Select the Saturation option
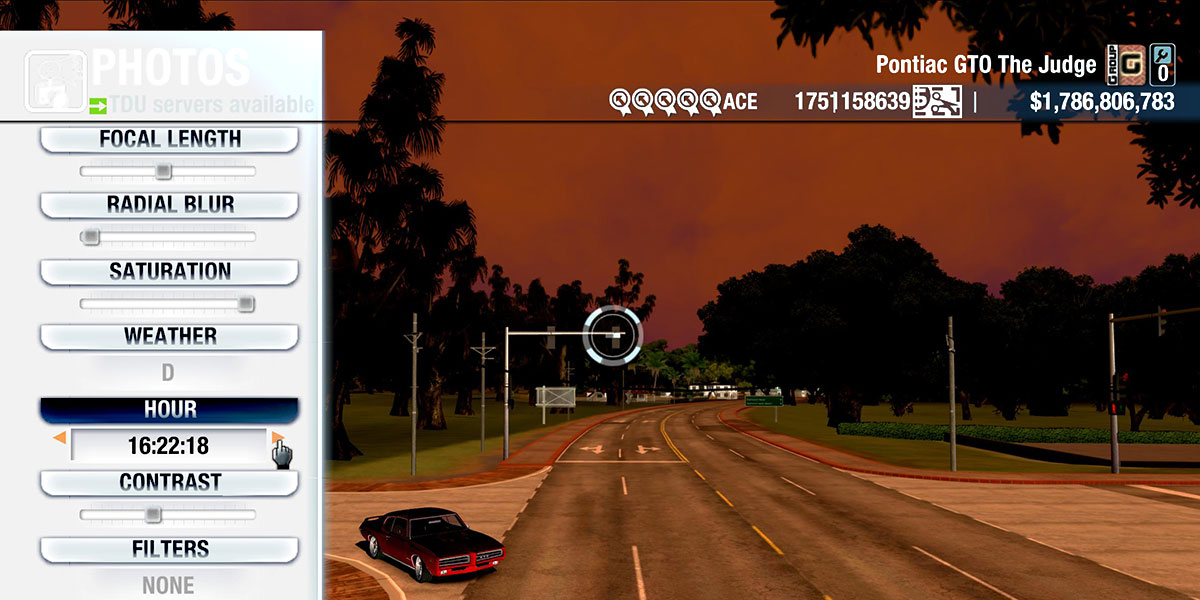Image resolution: width=1200 pixels, height=600 pixels. tap(169, 271)
